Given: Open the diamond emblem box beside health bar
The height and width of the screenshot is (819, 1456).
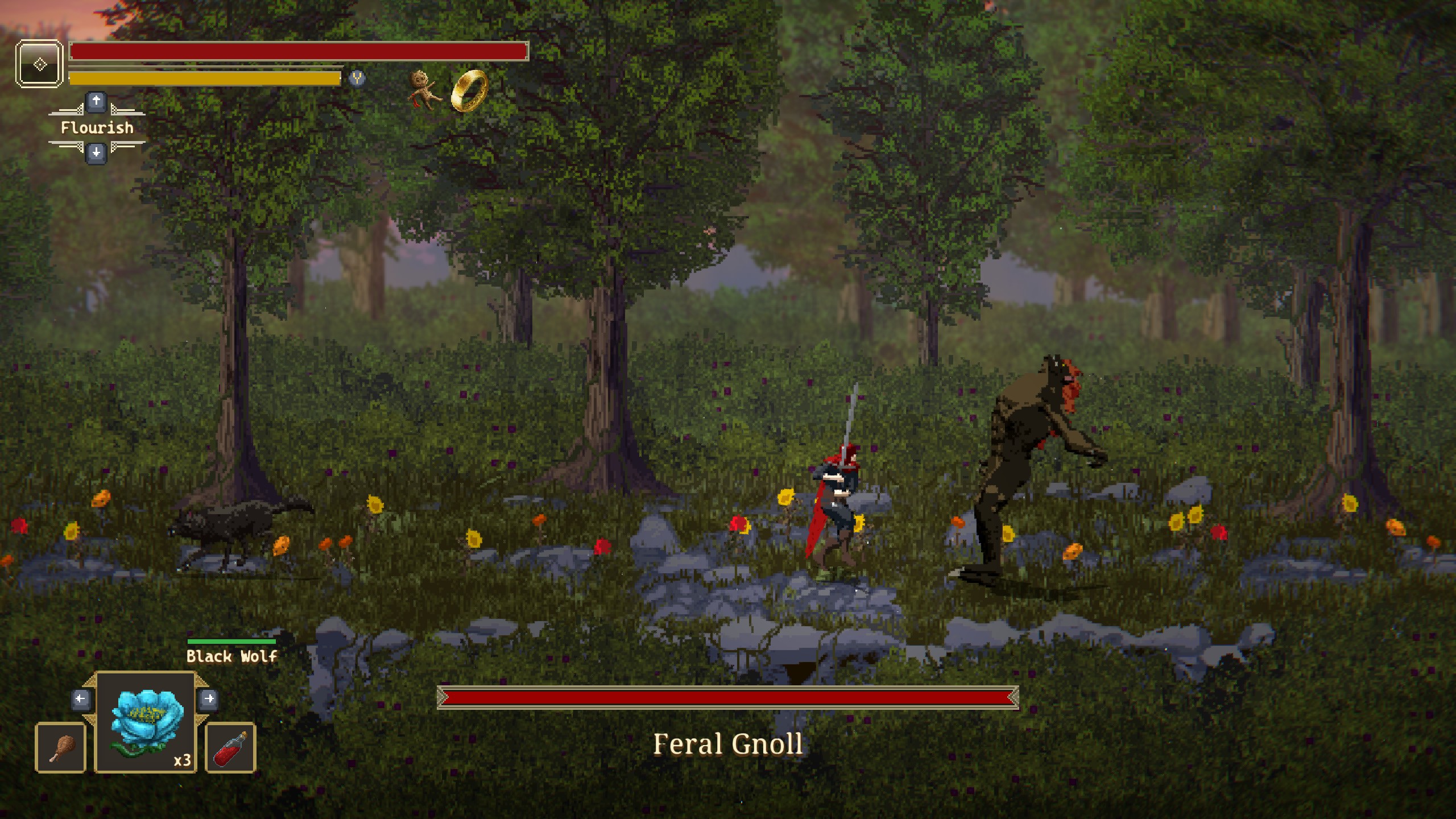Looking at the screenshot, I should pos(39,64).
